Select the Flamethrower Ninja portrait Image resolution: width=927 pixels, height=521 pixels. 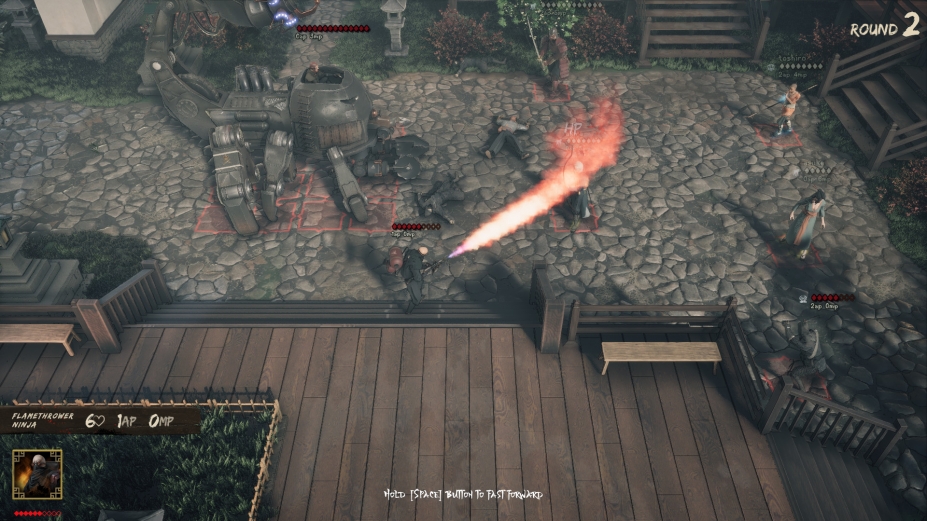[37, 473]
